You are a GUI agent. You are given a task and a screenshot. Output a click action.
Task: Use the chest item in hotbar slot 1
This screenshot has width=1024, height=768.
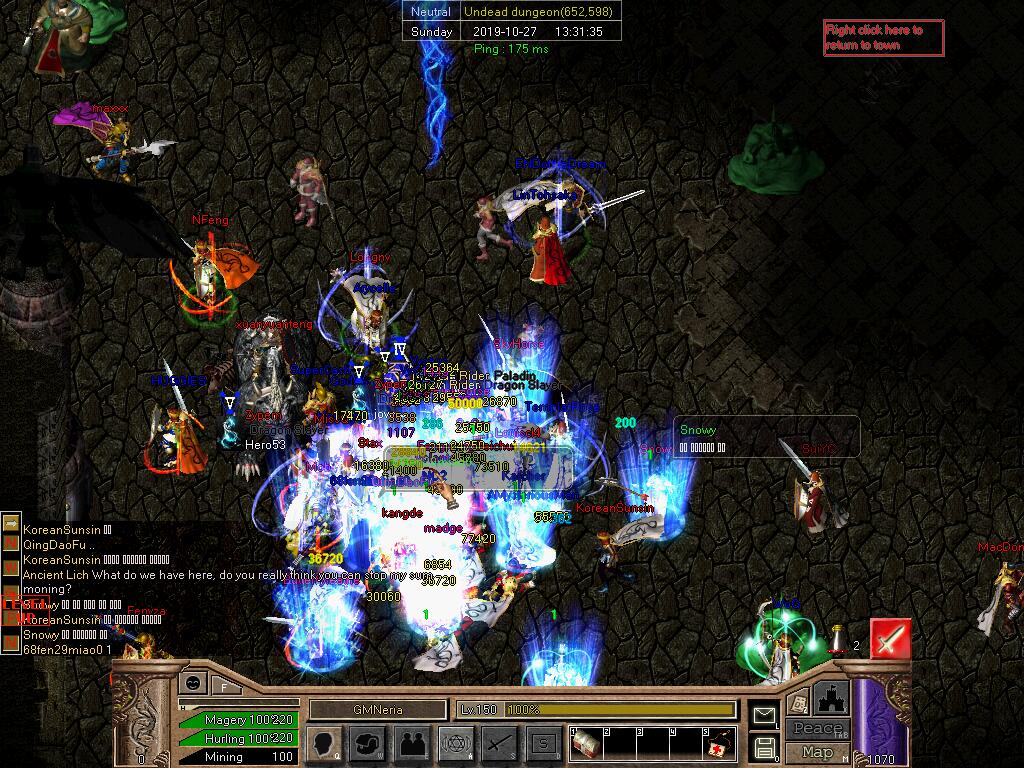click(x=586, y=744)
